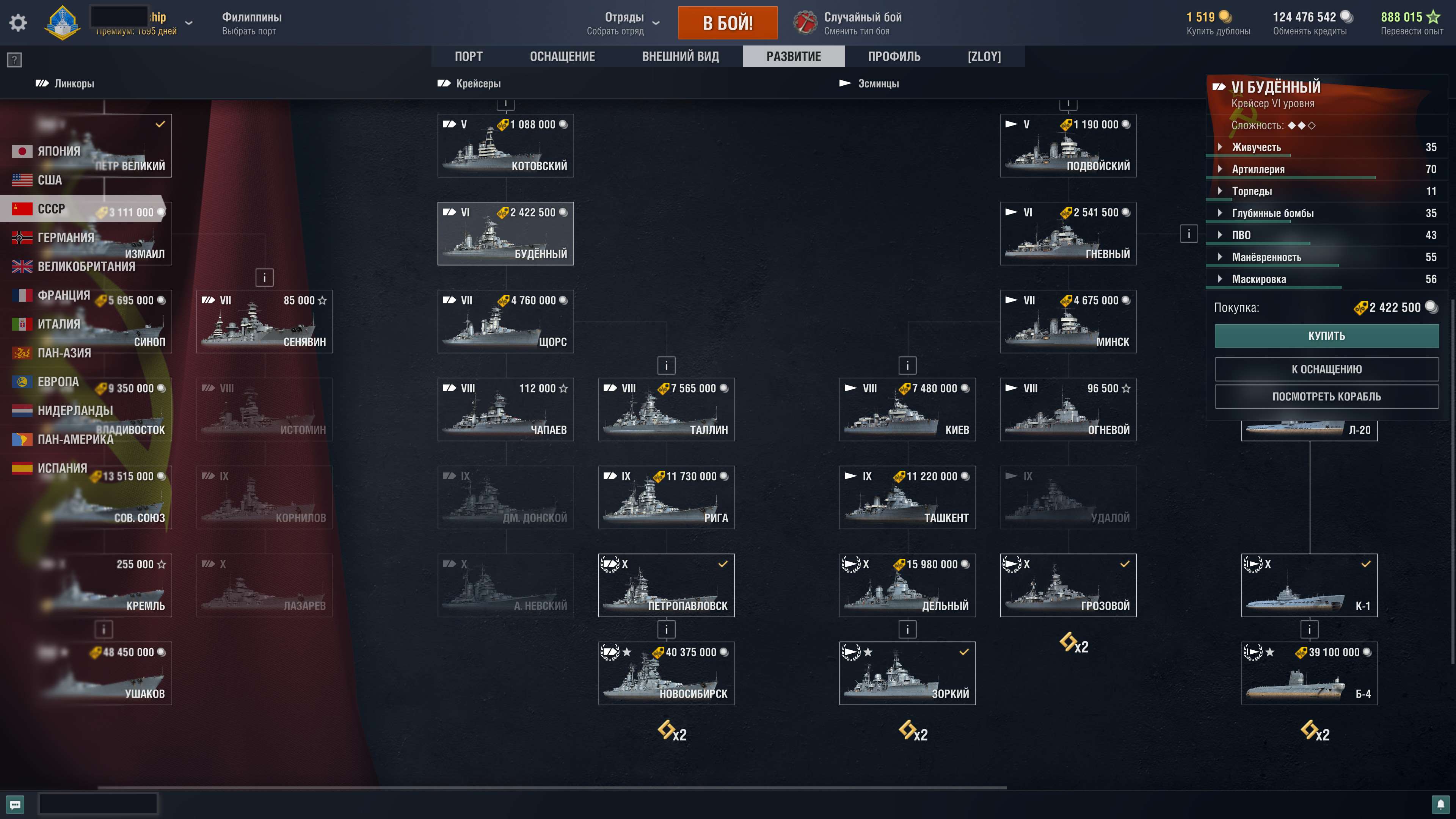Viewport: 1456px width, 819px height.
Task: Click the free experience star icon
Action: click(1434, 17)
